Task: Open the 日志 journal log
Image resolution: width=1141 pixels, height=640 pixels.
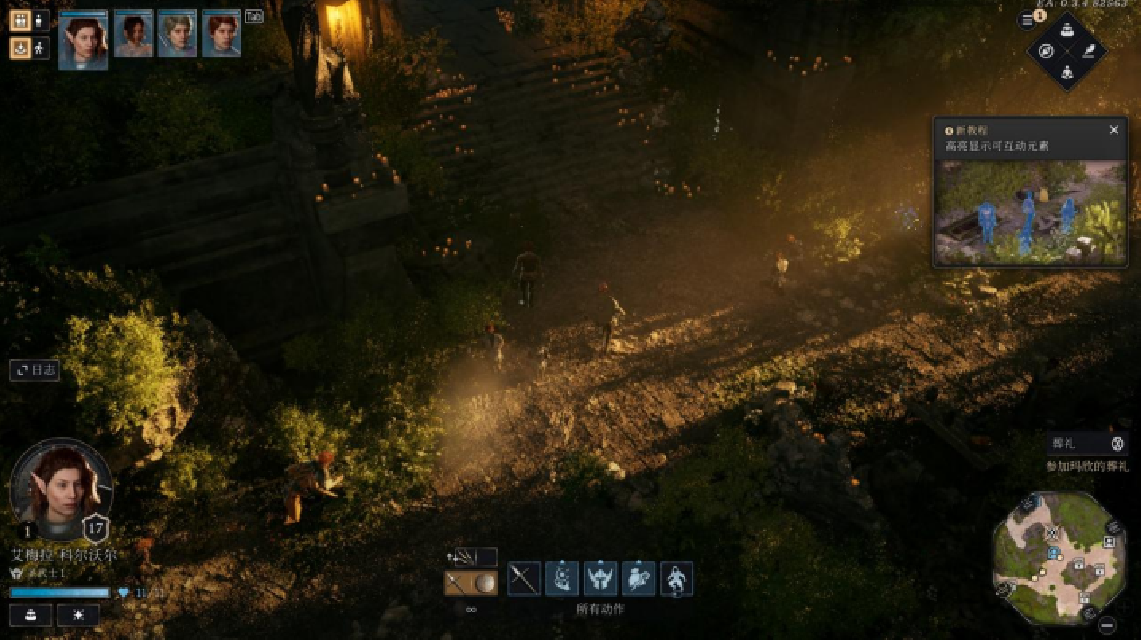Action: (x=35, y=370)
